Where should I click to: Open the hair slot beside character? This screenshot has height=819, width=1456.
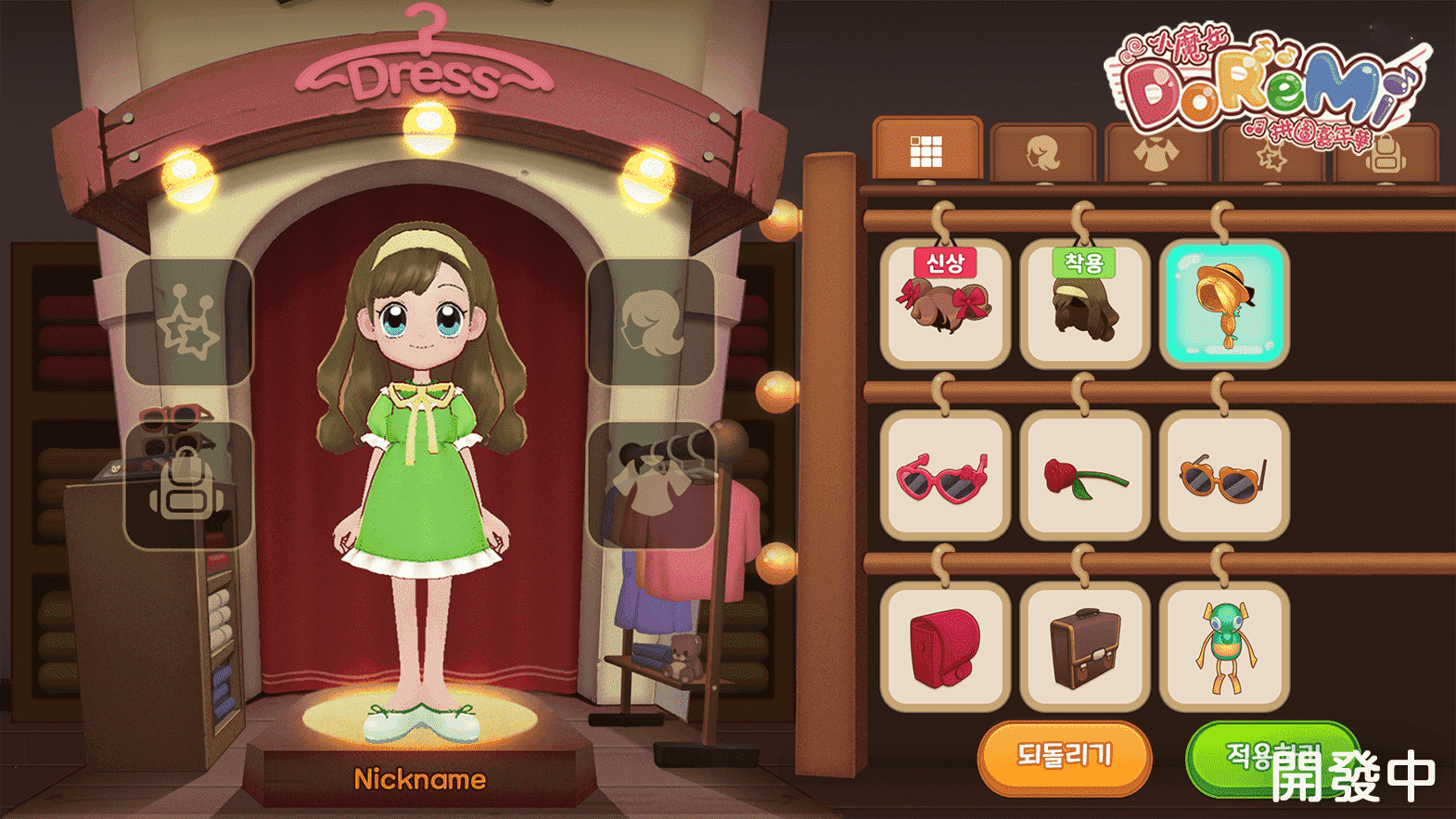click(652, 322)
